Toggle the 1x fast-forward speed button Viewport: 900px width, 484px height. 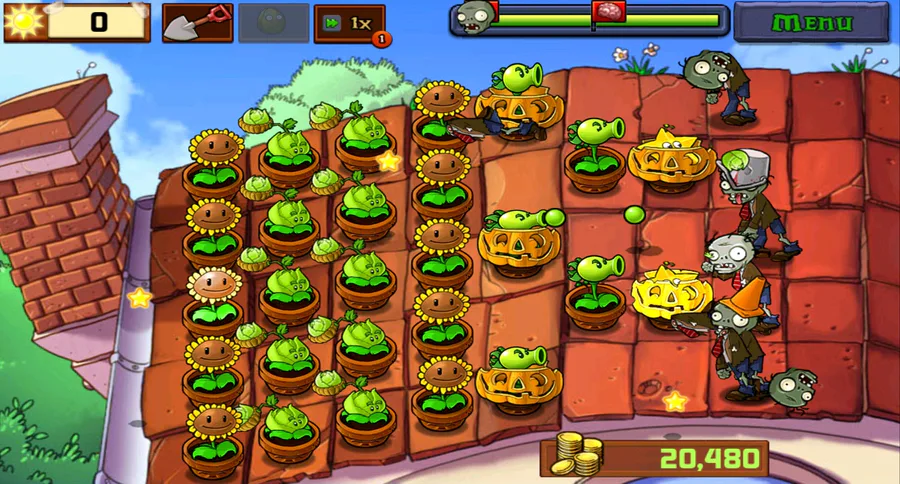pos(349,23)
